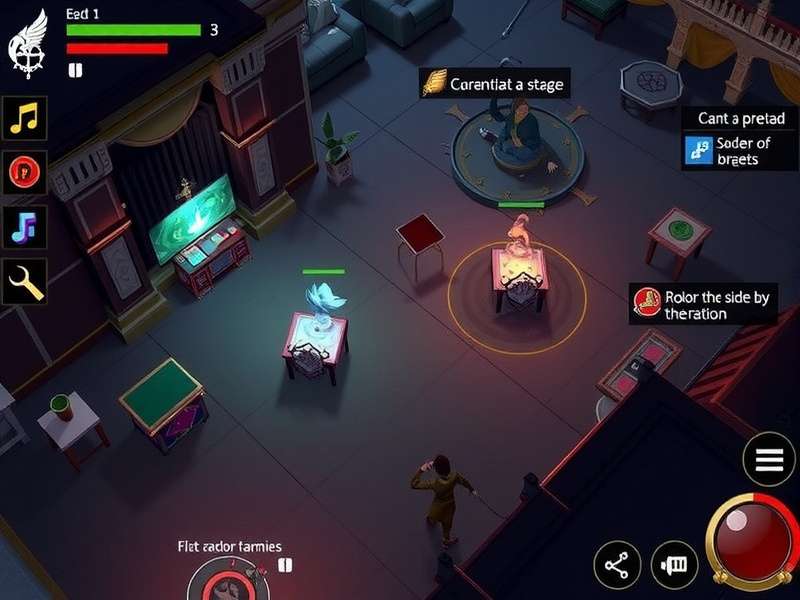Click the winged emblem portrait
This screenshot has height=600, width=800.
click(29, 42)
